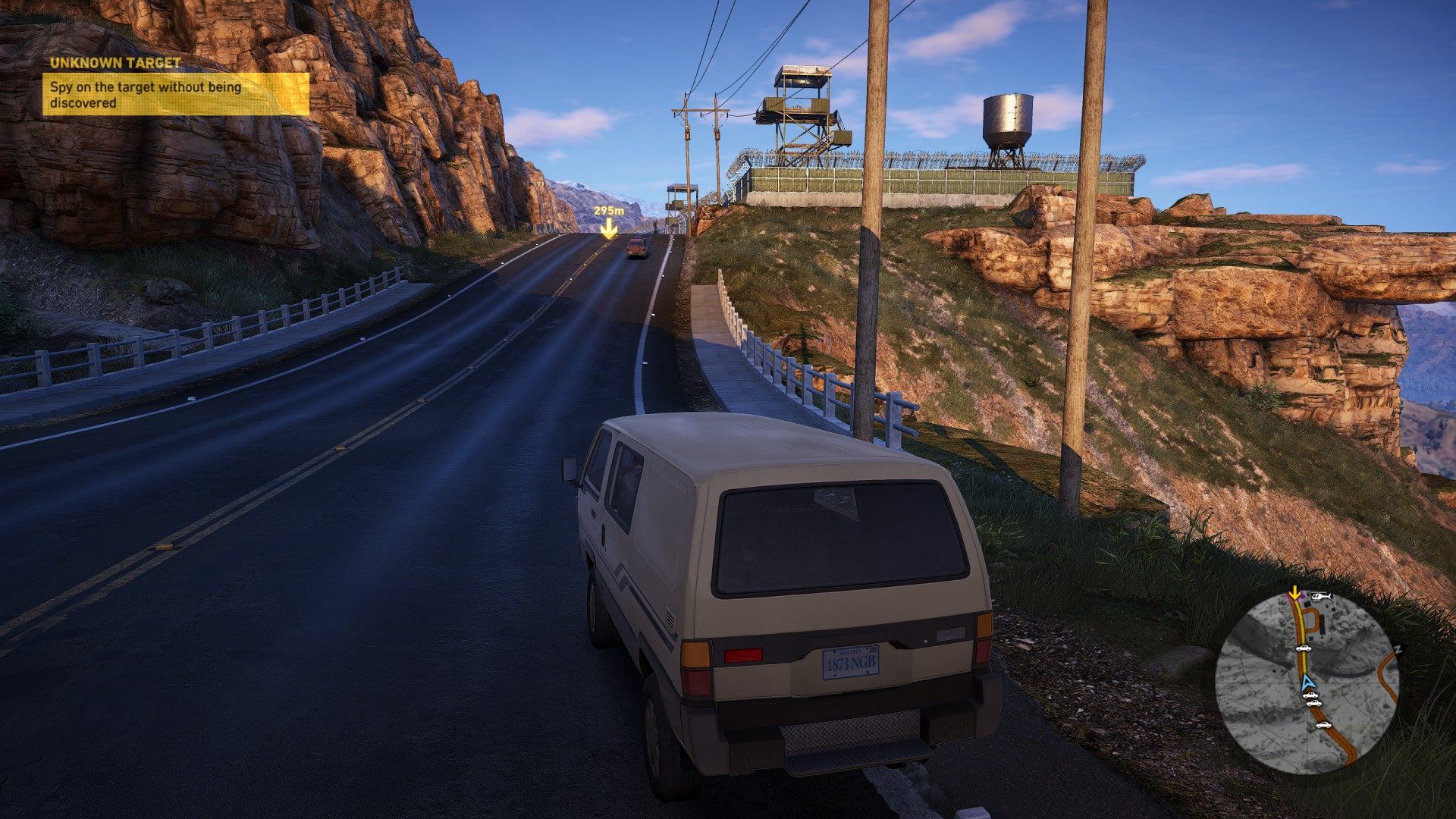Select the helicopter icon on the minimap
1456x819 pixels.
pyautogui.click(x=1320, y=597)
